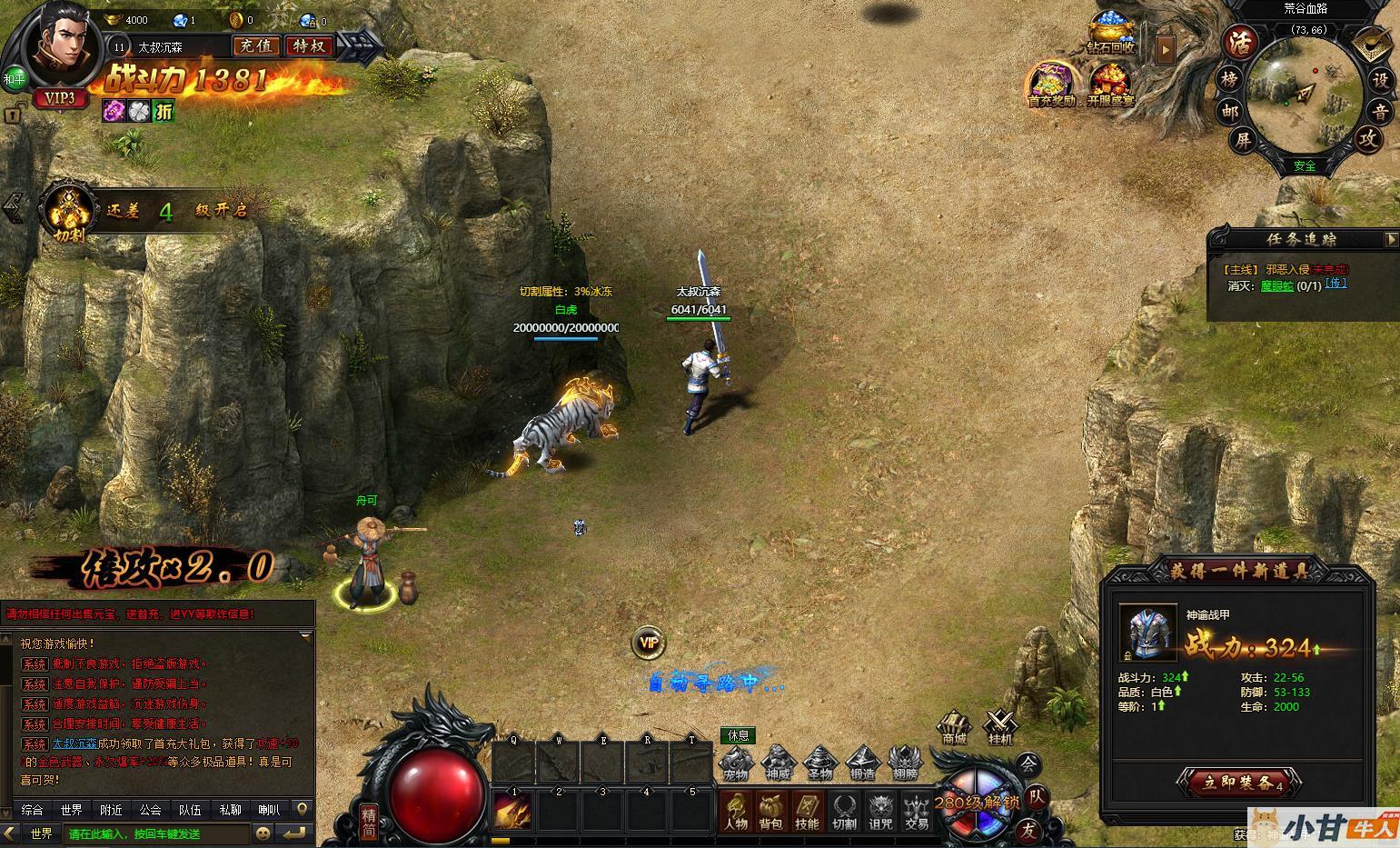
Task: Open the 背包 backpack
Action: click(x=771, y=811)
